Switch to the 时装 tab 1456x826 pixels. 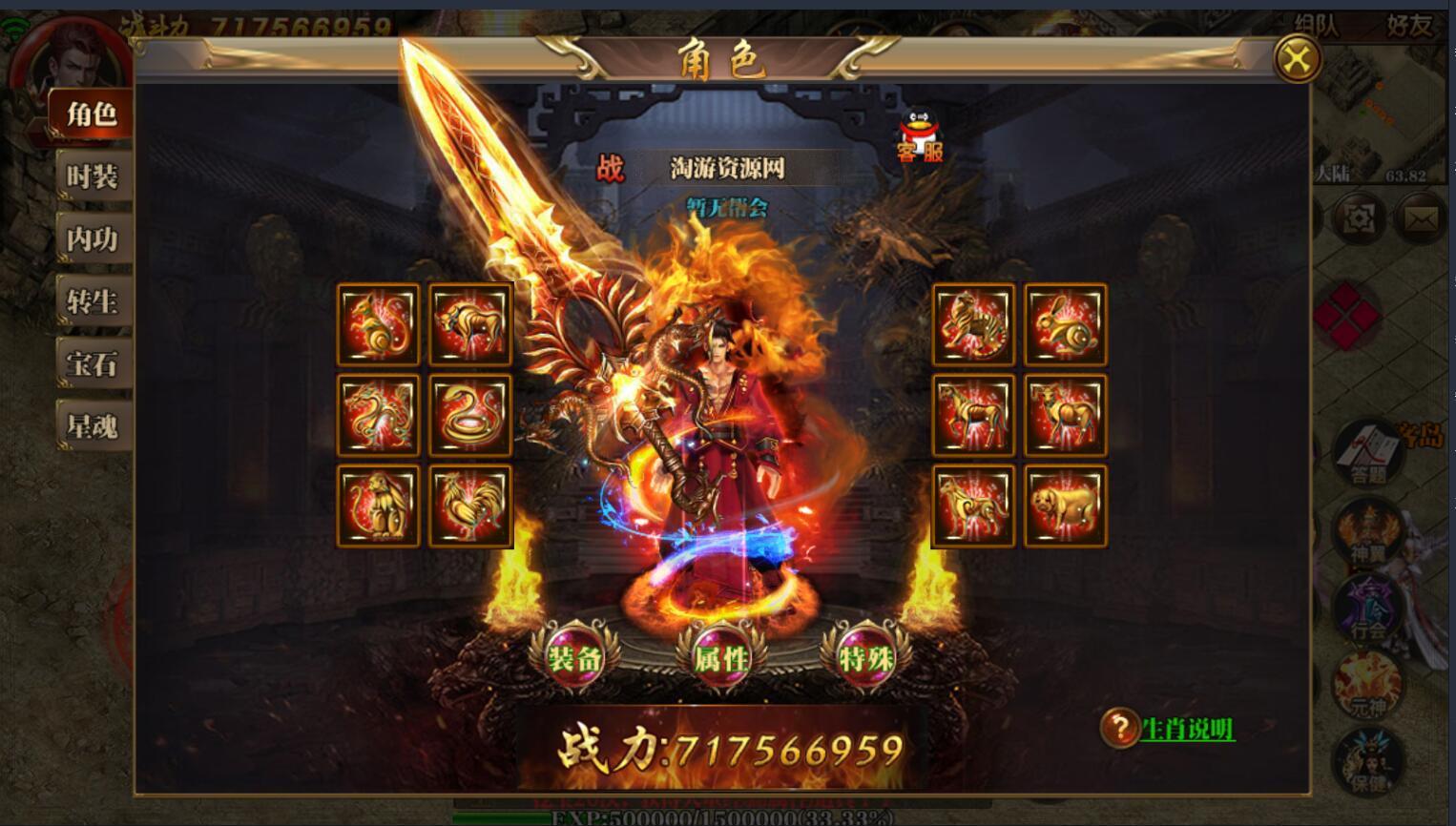click(93, 176)
